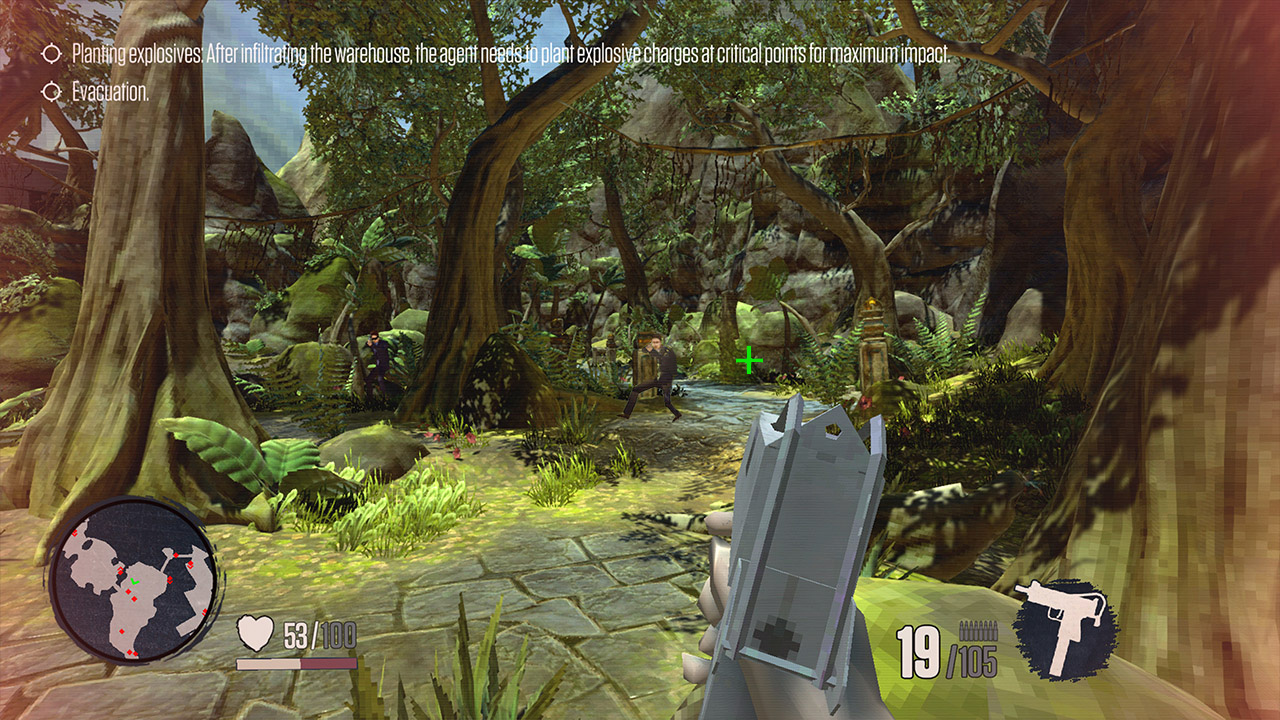This screenshot has height=720, width=1280.
Task: Click a red enemy dot on the minimap
Action: (x=128, y=591)
